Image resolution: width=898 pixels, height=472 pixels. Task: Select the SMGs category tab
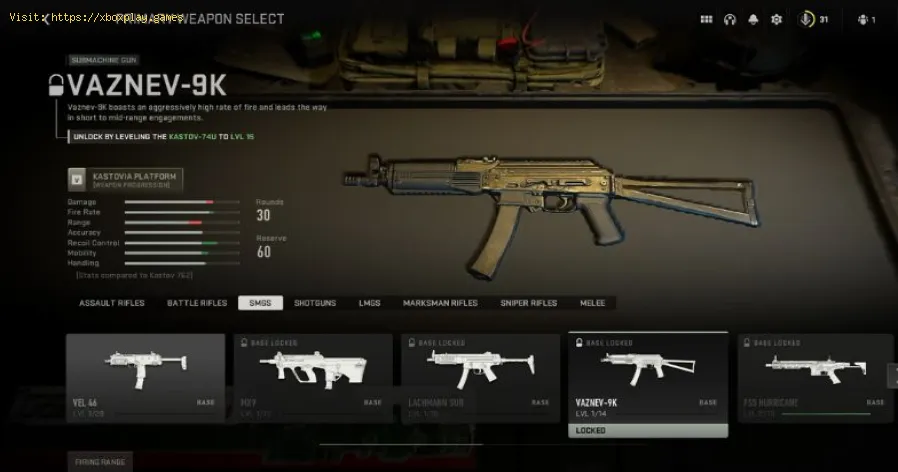pos(261,302)
